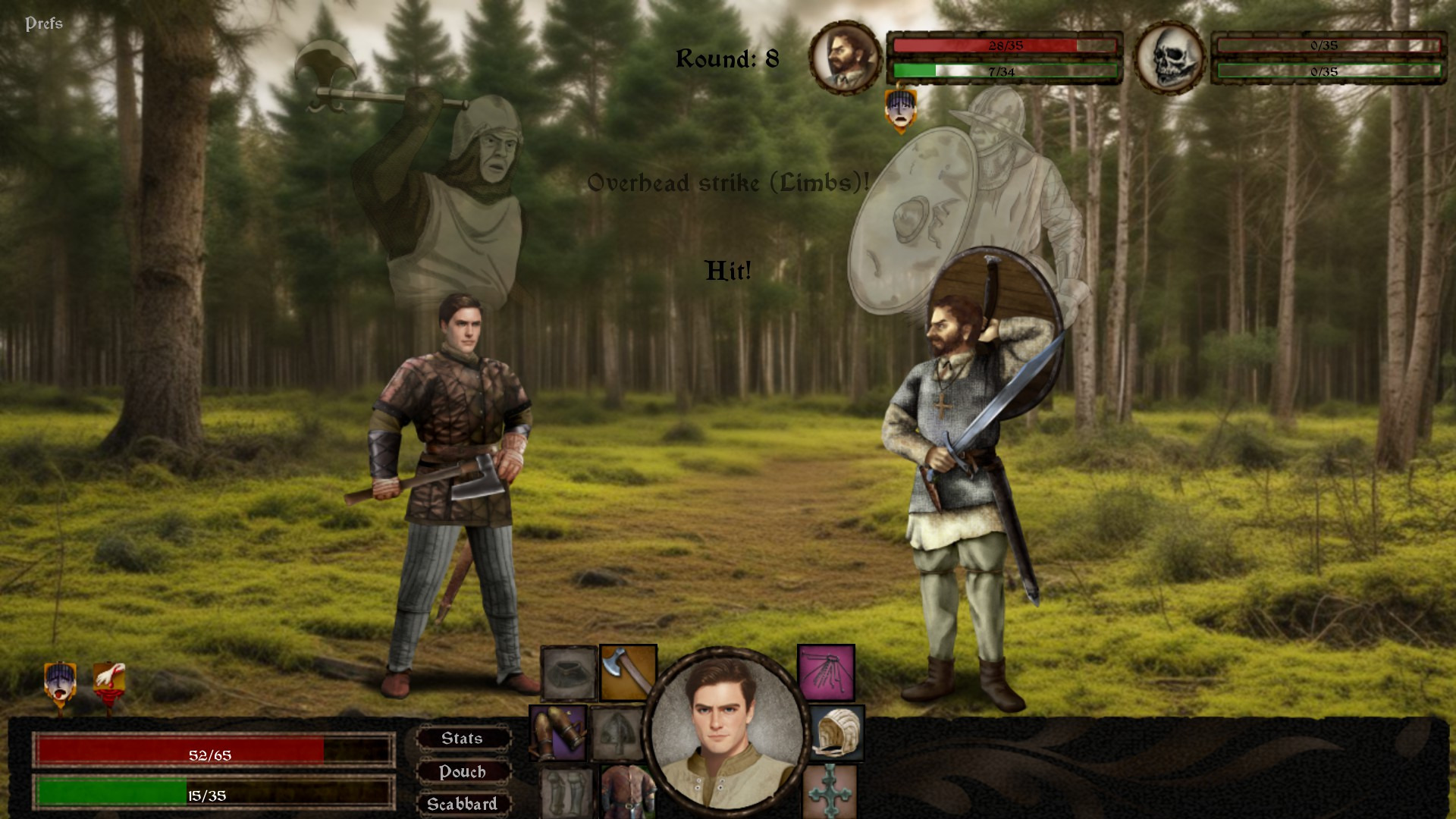
Task: Open the Scabbard button
Action: 463,804
